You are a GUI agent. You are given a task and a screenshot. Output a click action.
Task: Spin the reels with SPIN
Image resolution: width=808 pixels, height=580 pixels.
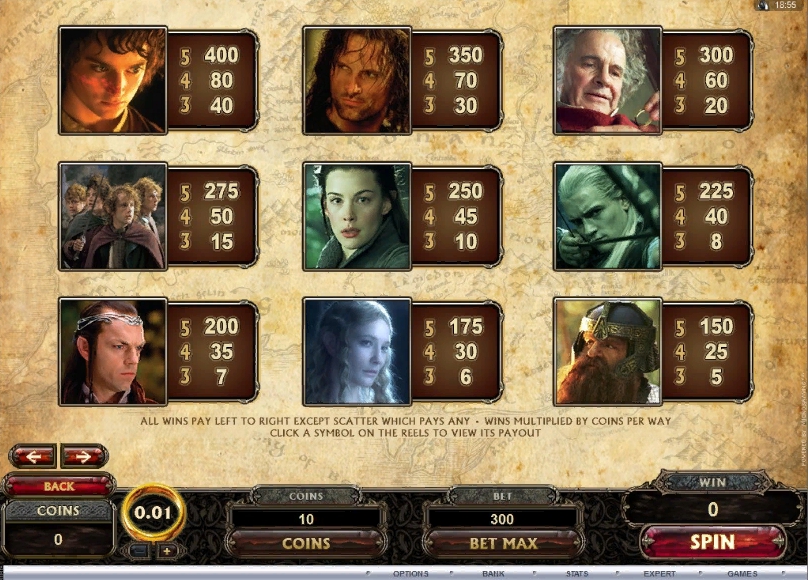tap(712, 542)
